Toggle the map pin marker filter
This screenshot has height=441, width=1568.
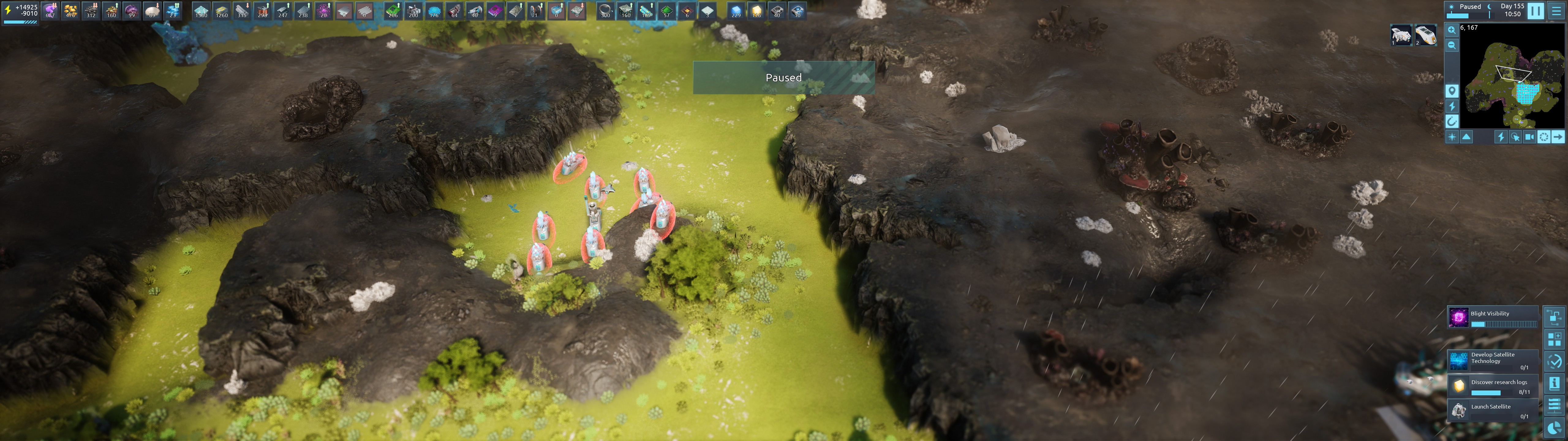[1452, 91]
